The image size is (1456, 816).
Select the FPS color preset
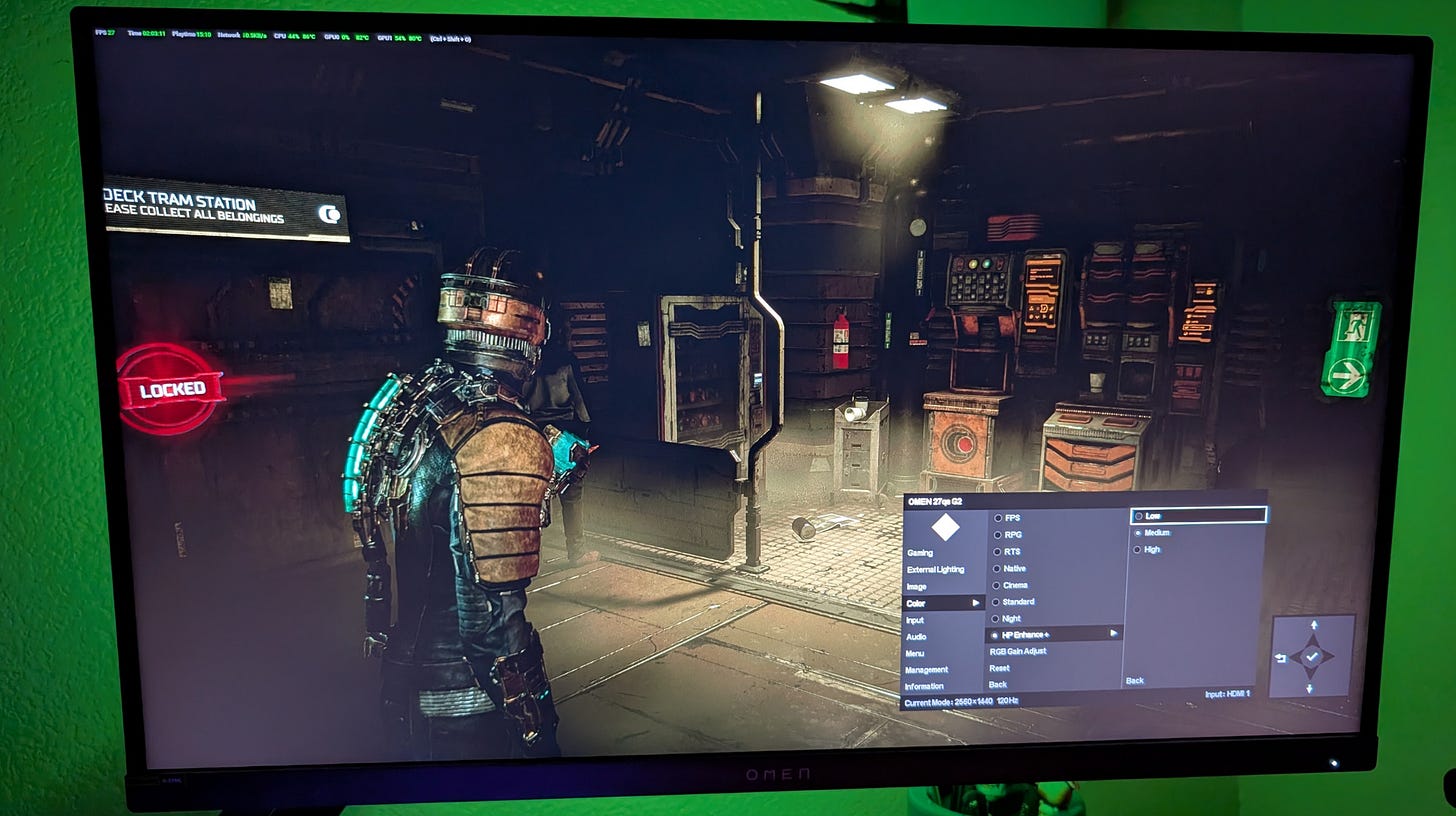(x=1012, y=518)
